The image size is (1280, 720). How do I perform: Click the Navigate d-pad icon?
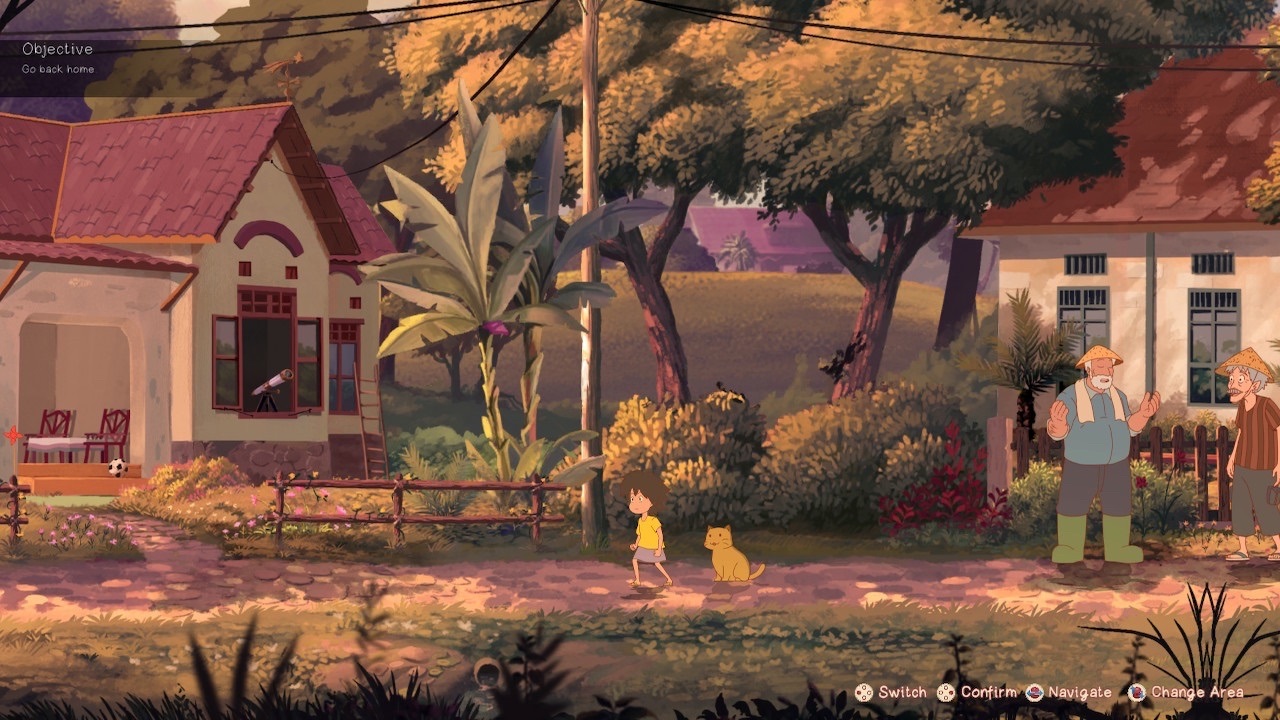click(x=1034, y=692)
